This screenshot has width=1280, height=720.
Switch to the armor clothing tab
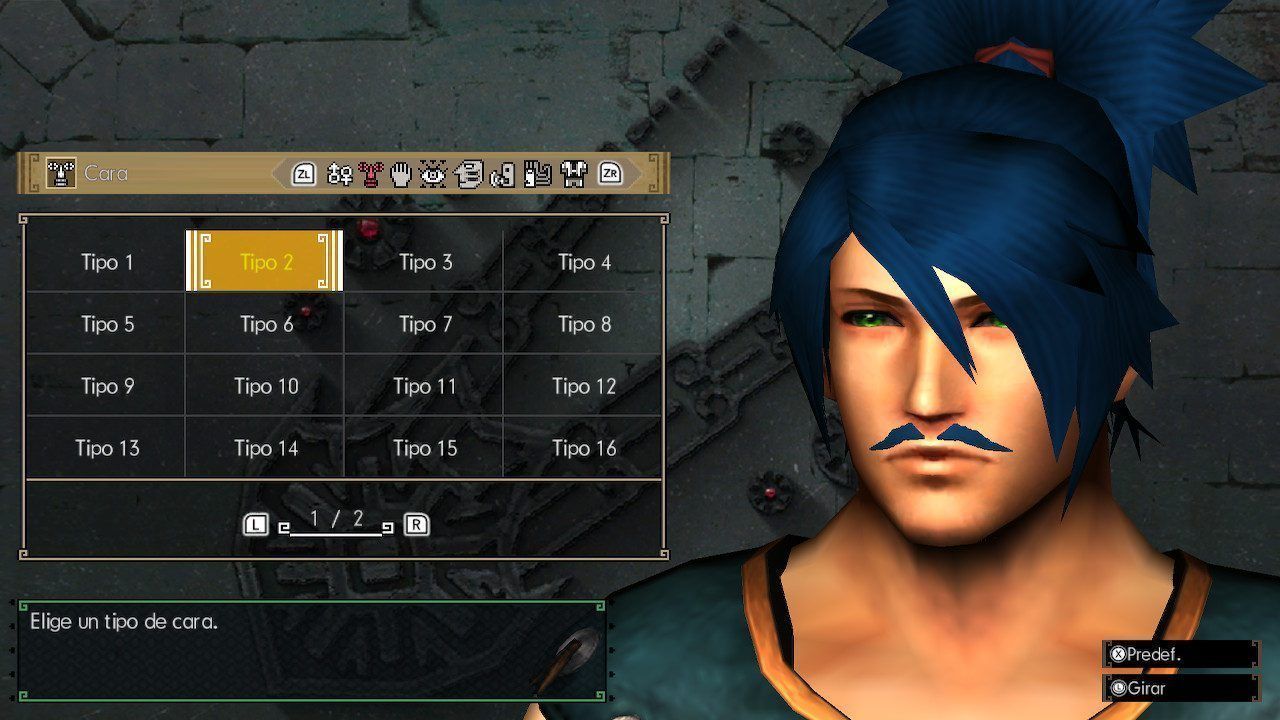click(x=573, y=175)
